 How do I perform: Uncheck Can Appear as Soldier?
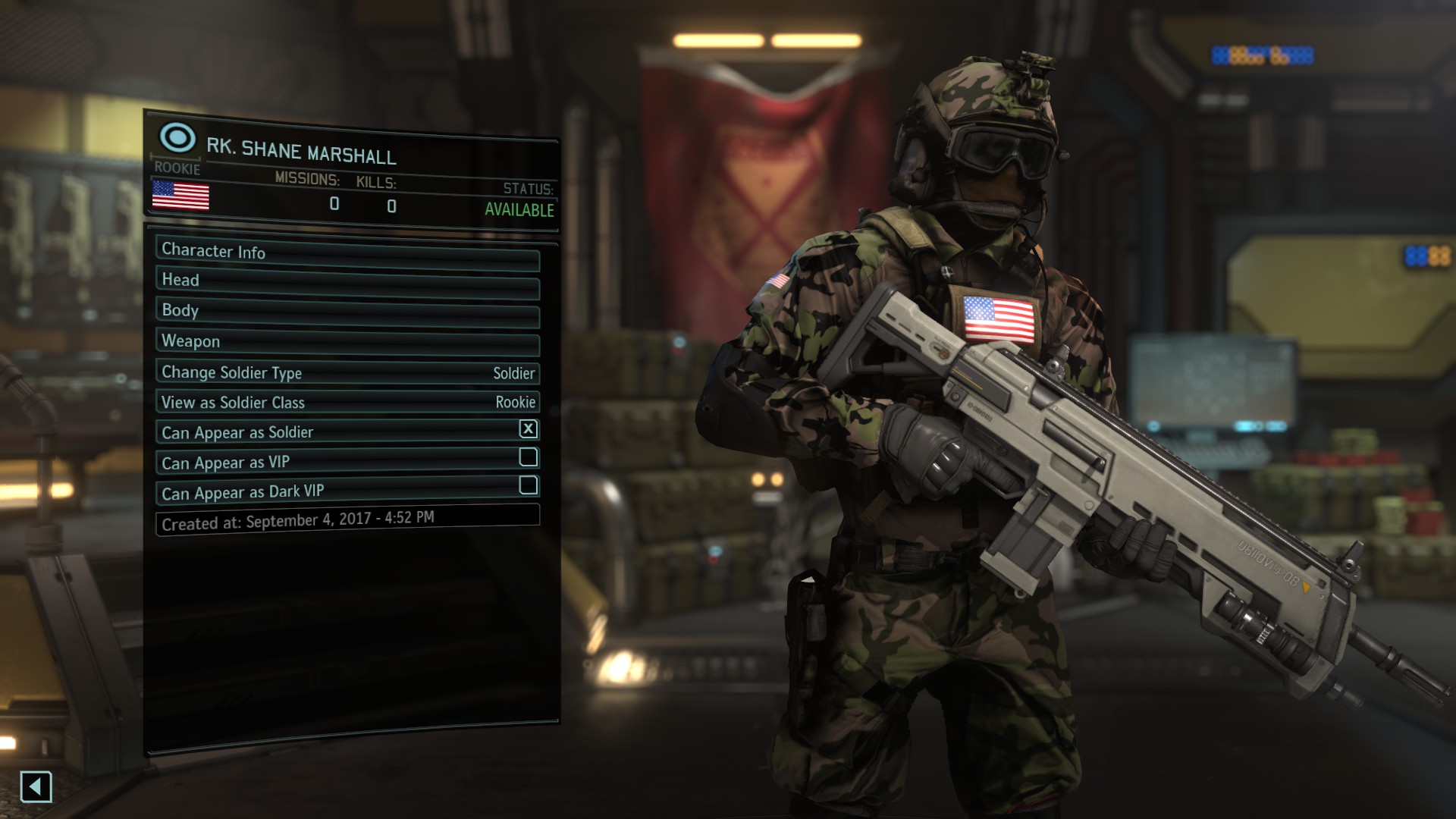click(x=528, y=429)
